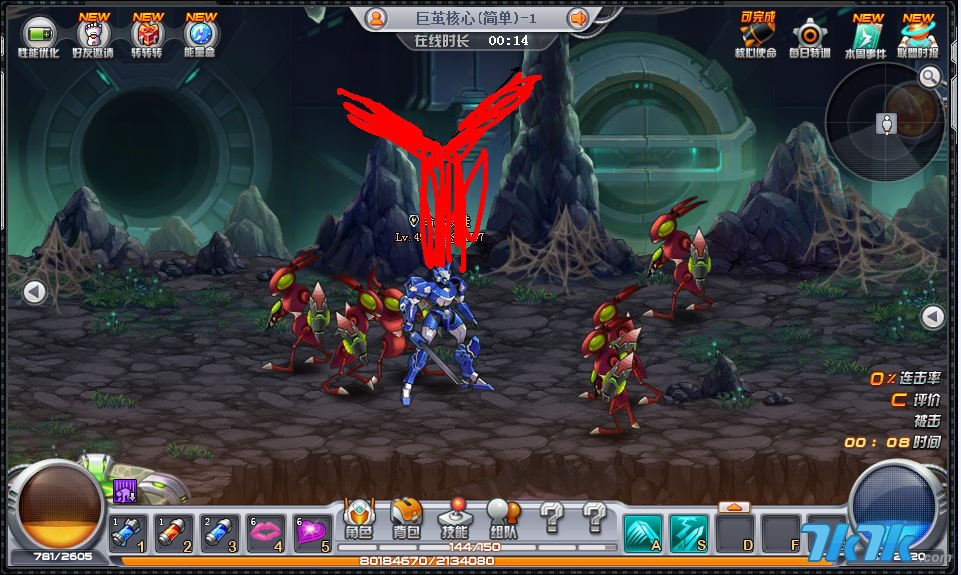The height and width of the screenshot is (575, 961).
Task: Click the right screen scroll arrow
Action: pyautogui.click(x=932, y=317)
